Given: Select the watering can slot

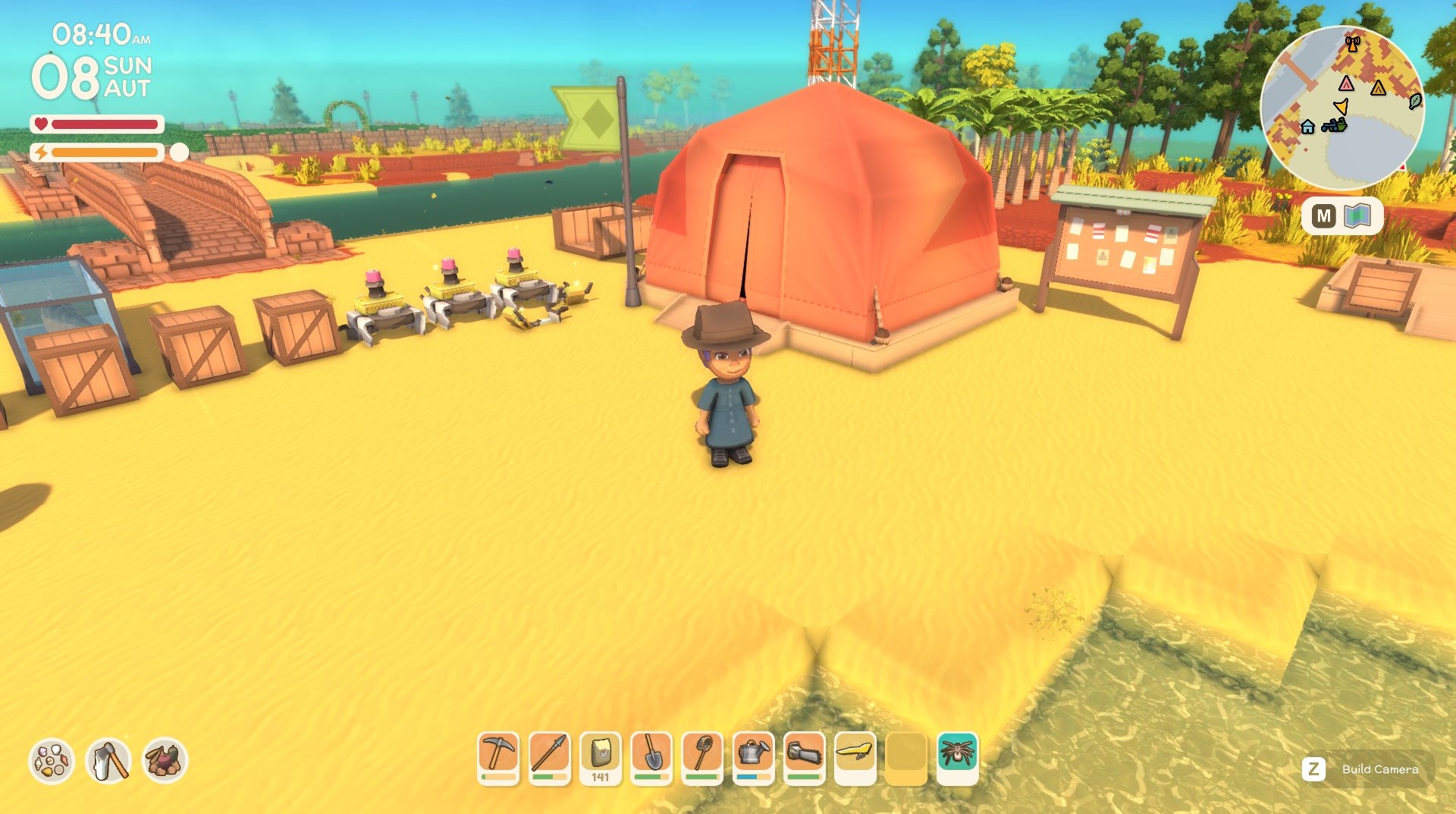Looking at the screenshot, I should [x=753, y=756].
